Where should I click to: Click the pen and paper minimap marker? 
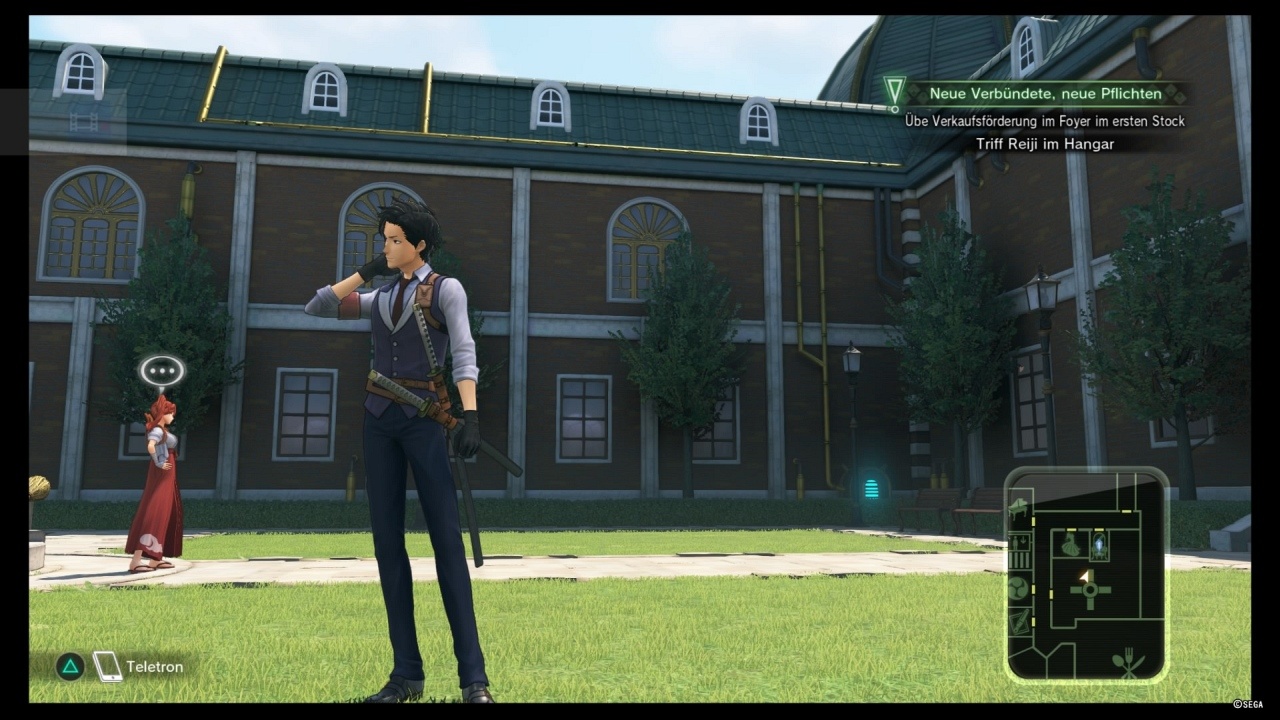pos(1019,622)
